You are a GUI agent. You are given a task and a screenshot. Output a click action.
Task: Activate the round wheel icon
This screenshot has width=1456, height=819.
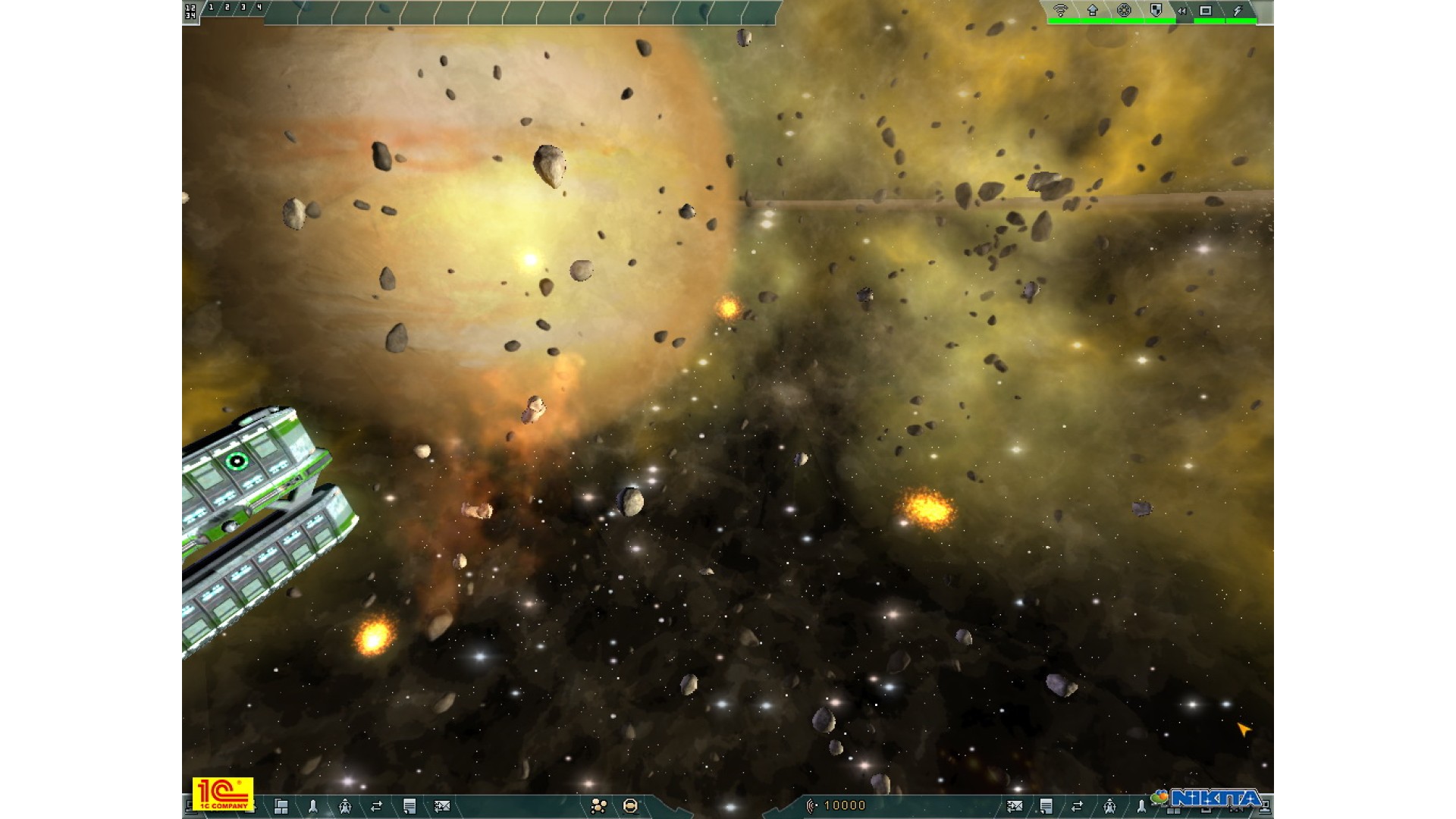pyautogui.click(x=1124, y=11)
